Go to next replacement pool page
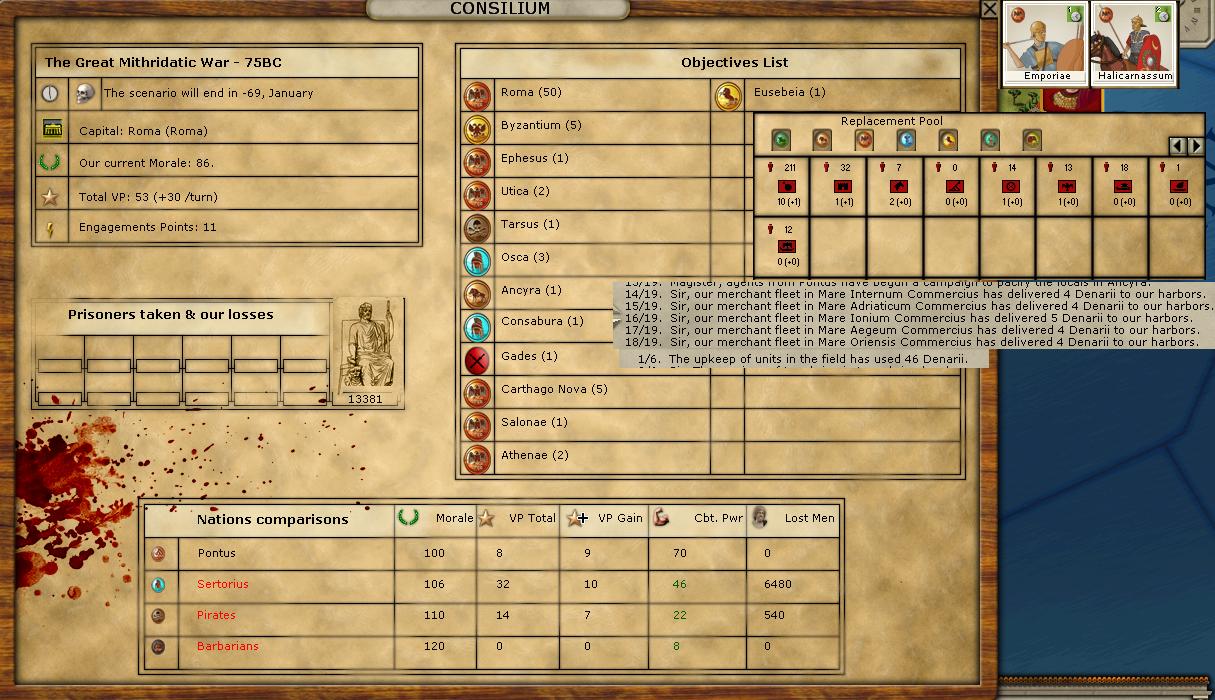This screenshot has height=700, width=1215. [x=1195, y=146]
